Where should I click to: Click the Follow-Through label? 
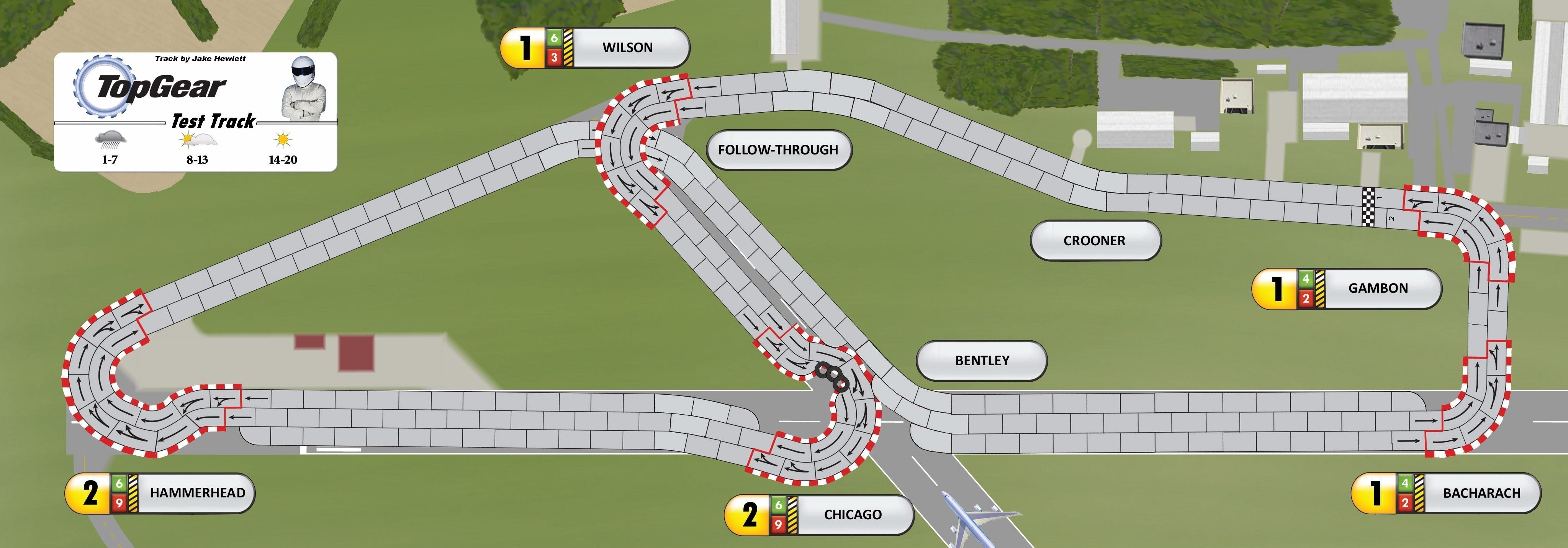(x=778, y=150)
